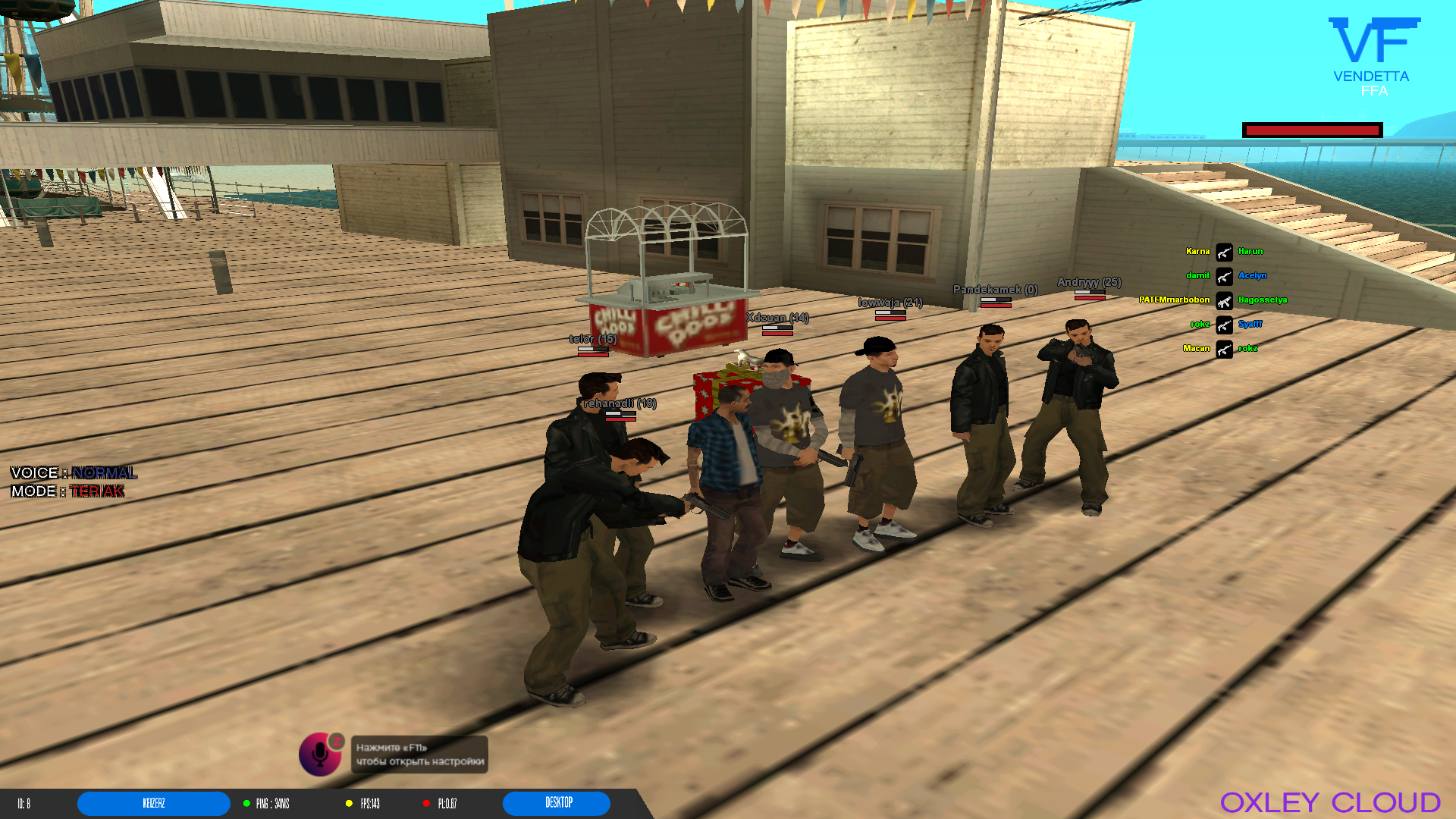The height and width of the screenshot is (819, 1456).
Task: Select the AK icon between Karna and Harun
Action: click(x=1224, y=251)
